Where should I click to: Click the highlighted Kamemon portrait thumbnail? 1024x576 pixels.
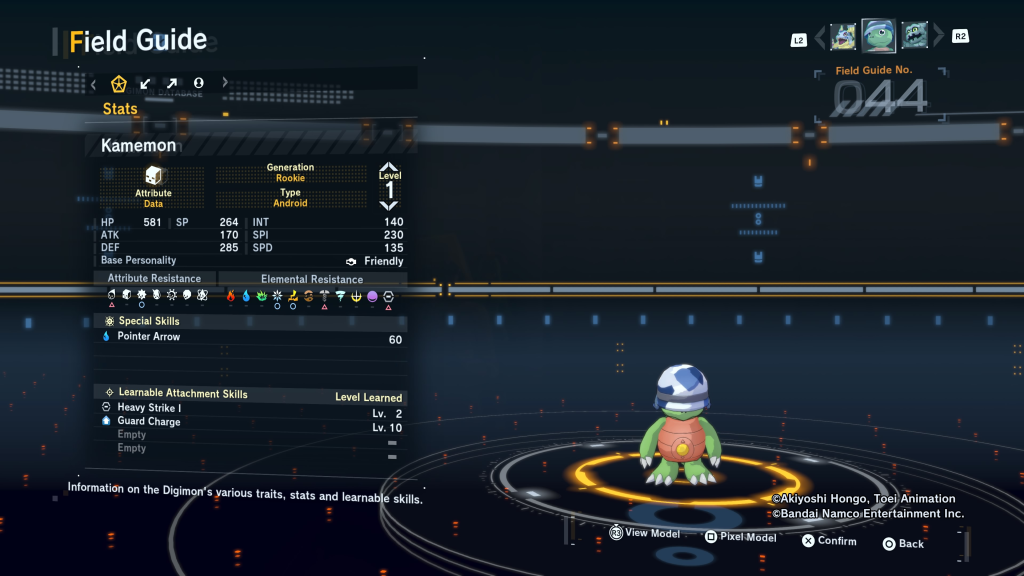[878, 36]
